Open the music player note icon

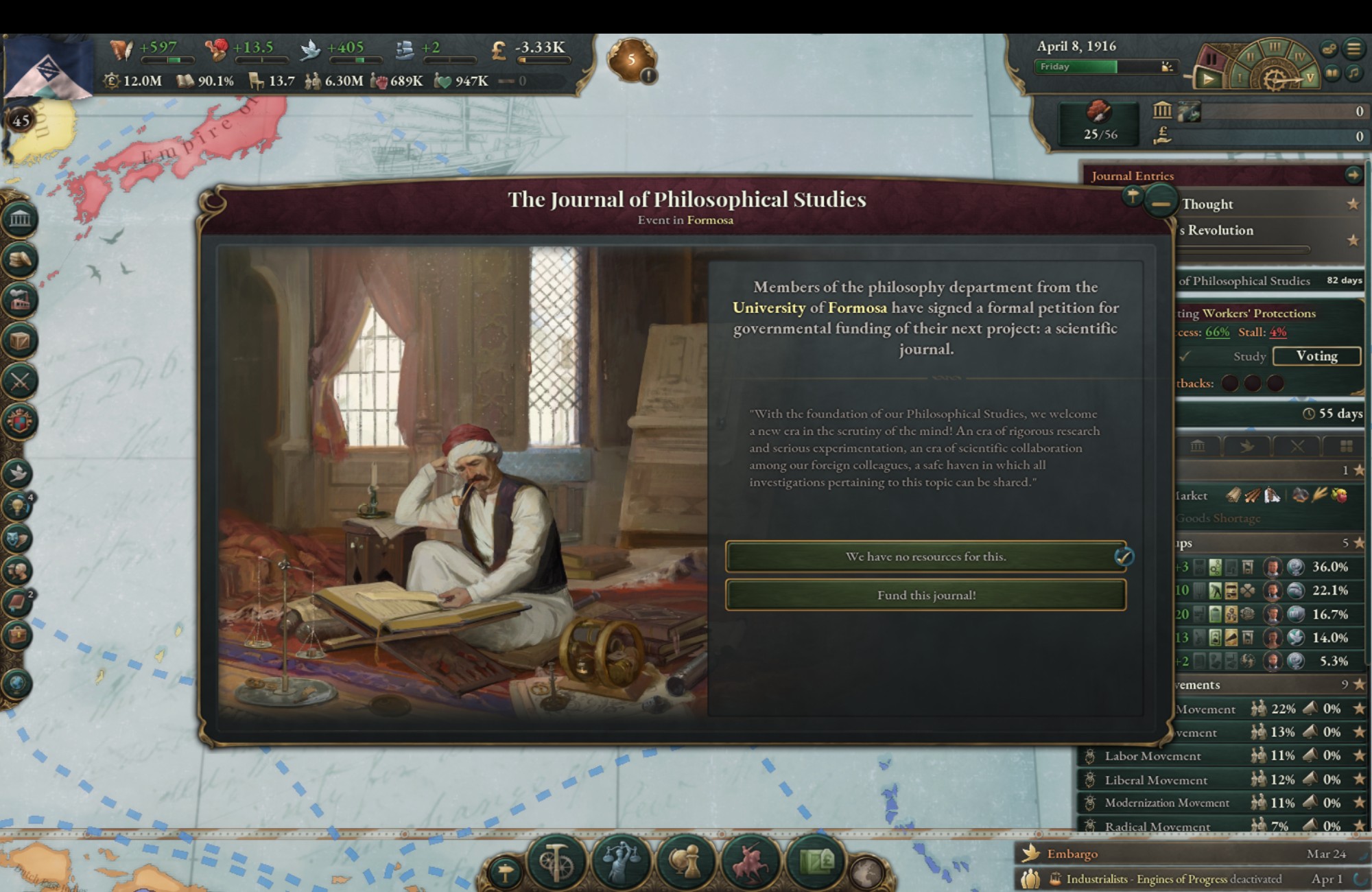[1353, 73]
